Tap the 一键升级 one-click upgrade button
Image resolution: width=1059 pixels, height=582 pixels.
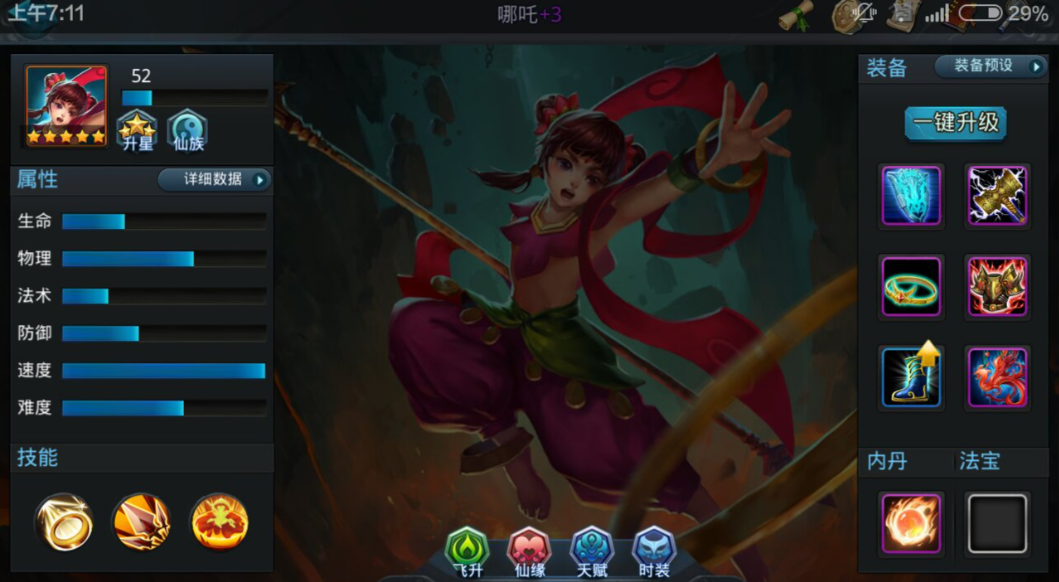click(x=955, y=123)
